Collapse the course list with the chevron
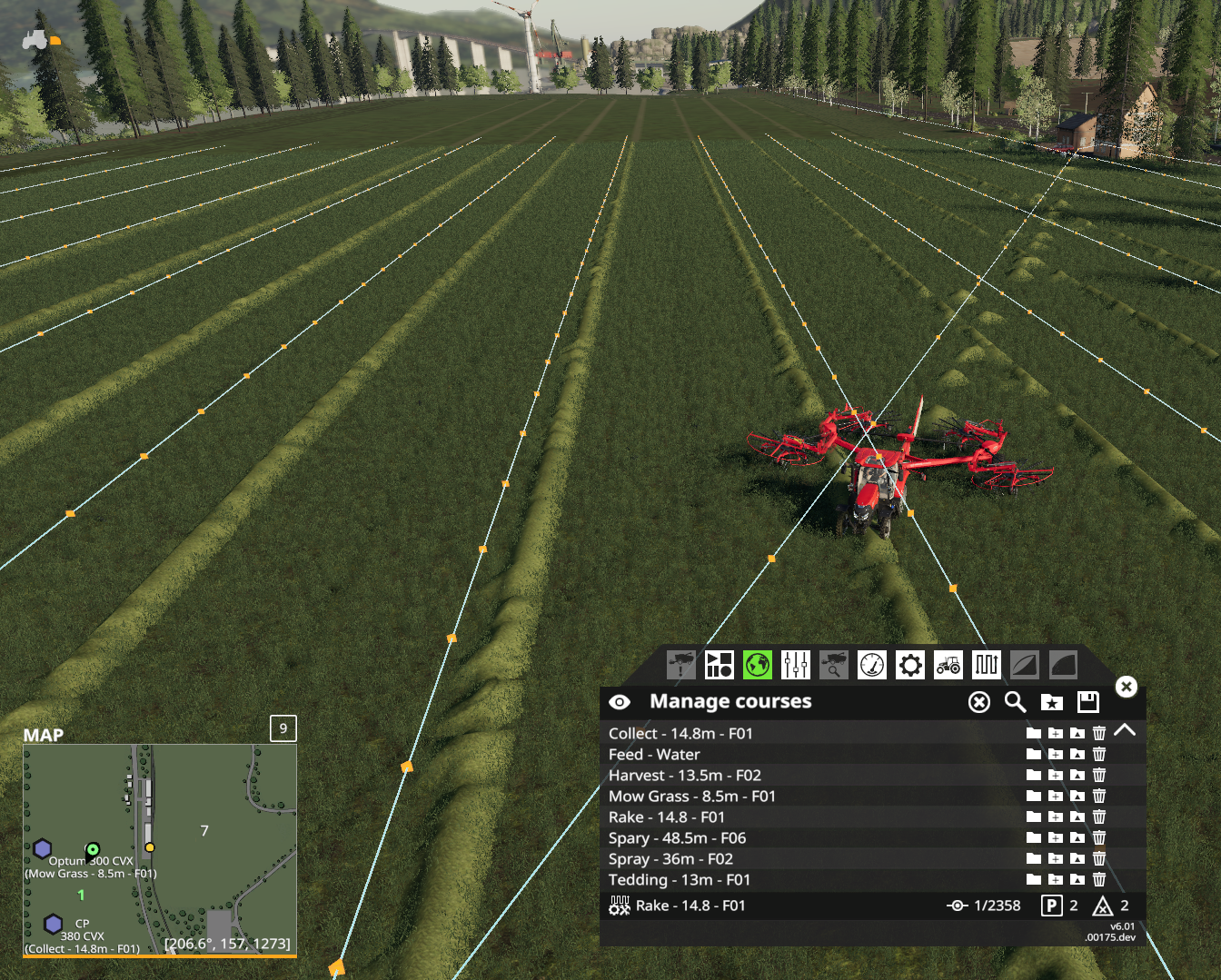Viewport: 1221px width, 980px height. (x=1126, y=730)
